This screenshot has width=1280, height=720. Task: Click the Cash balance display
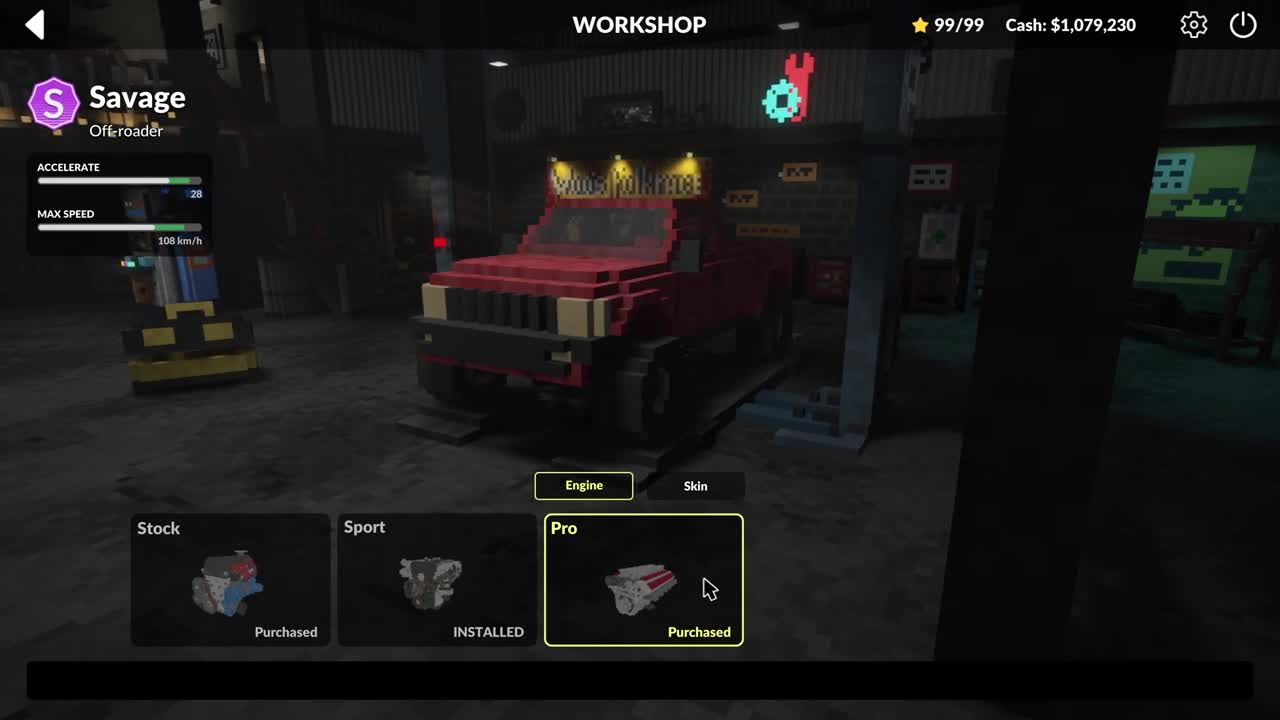click(x=1071, y=25)
